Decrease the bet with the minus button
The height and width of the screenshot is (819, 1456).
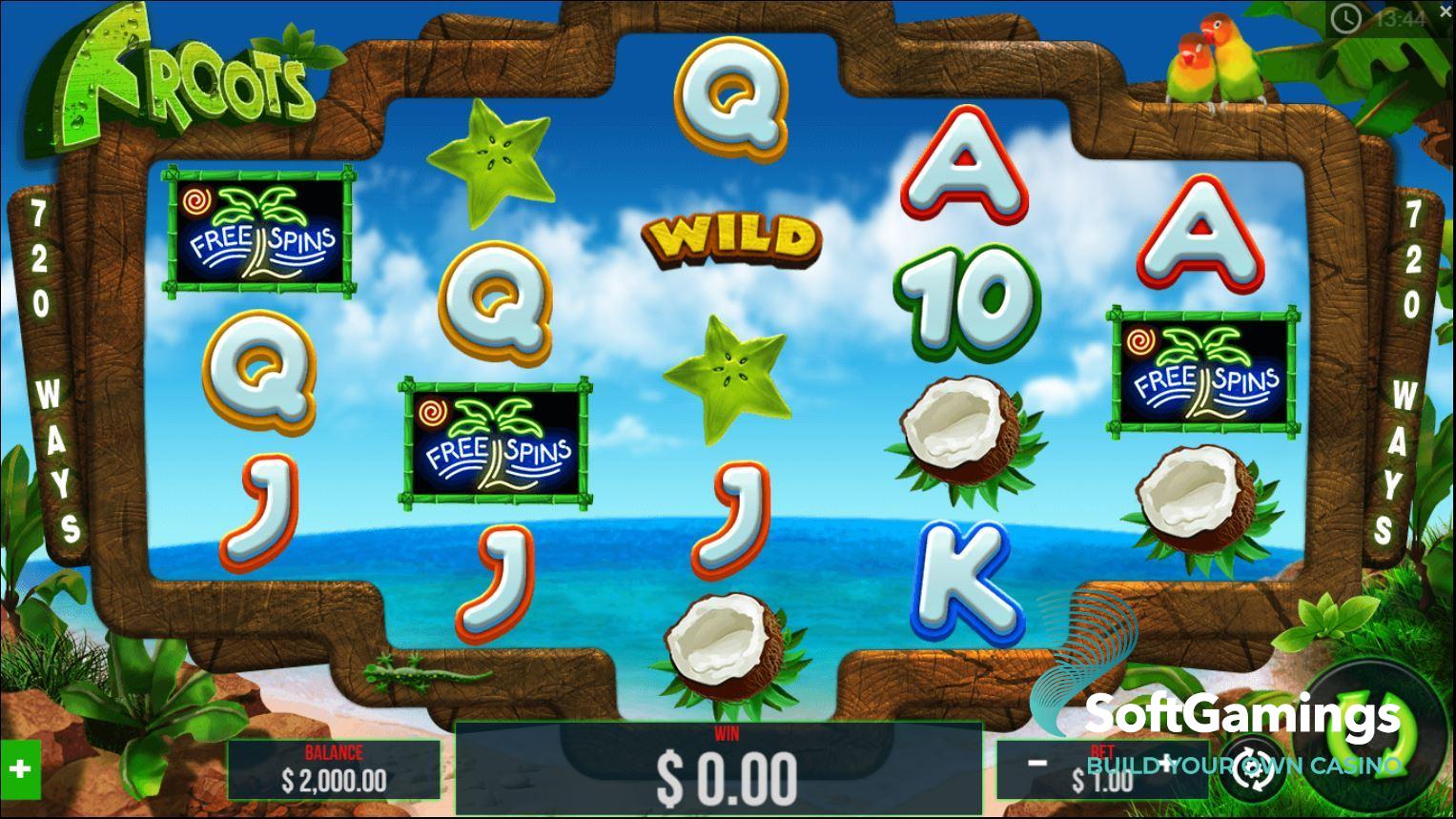[1038, 762]
